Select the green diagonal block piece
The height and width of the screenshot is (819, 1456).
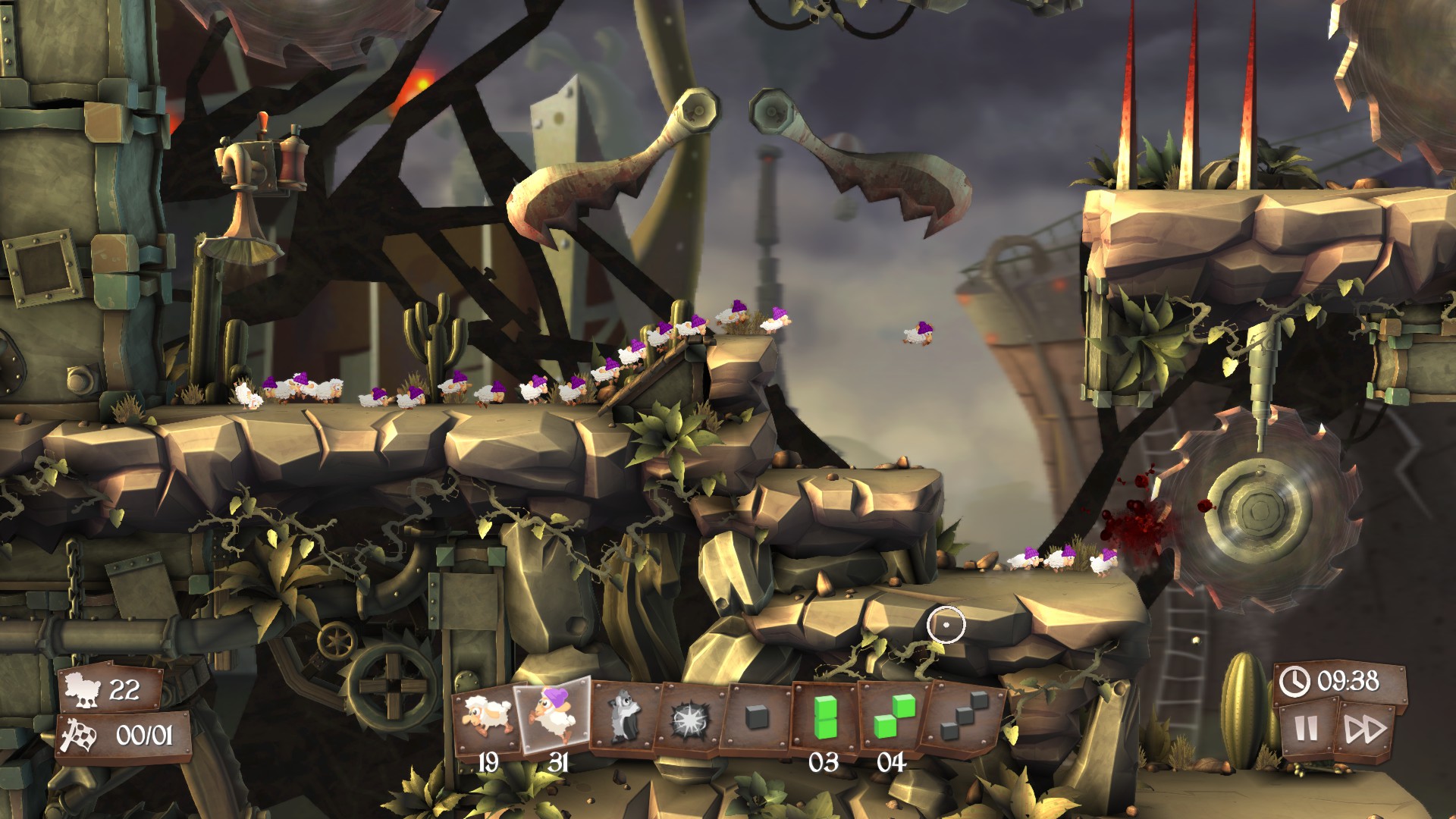tap(891, 717)
